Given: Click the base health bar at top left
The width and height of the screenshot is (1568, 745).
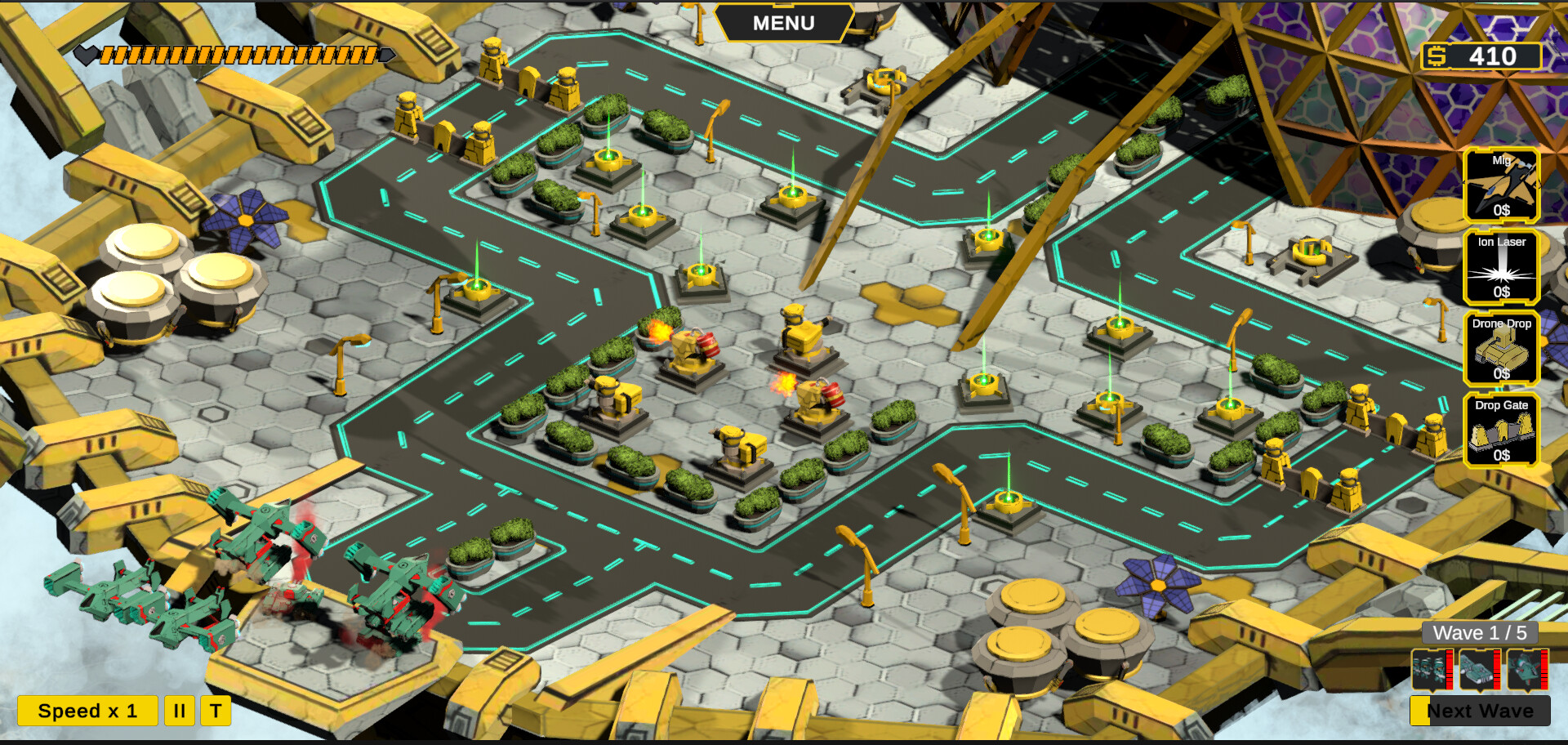Looking at the screenshot, I should pyautogui.click(x=237, y=55).
